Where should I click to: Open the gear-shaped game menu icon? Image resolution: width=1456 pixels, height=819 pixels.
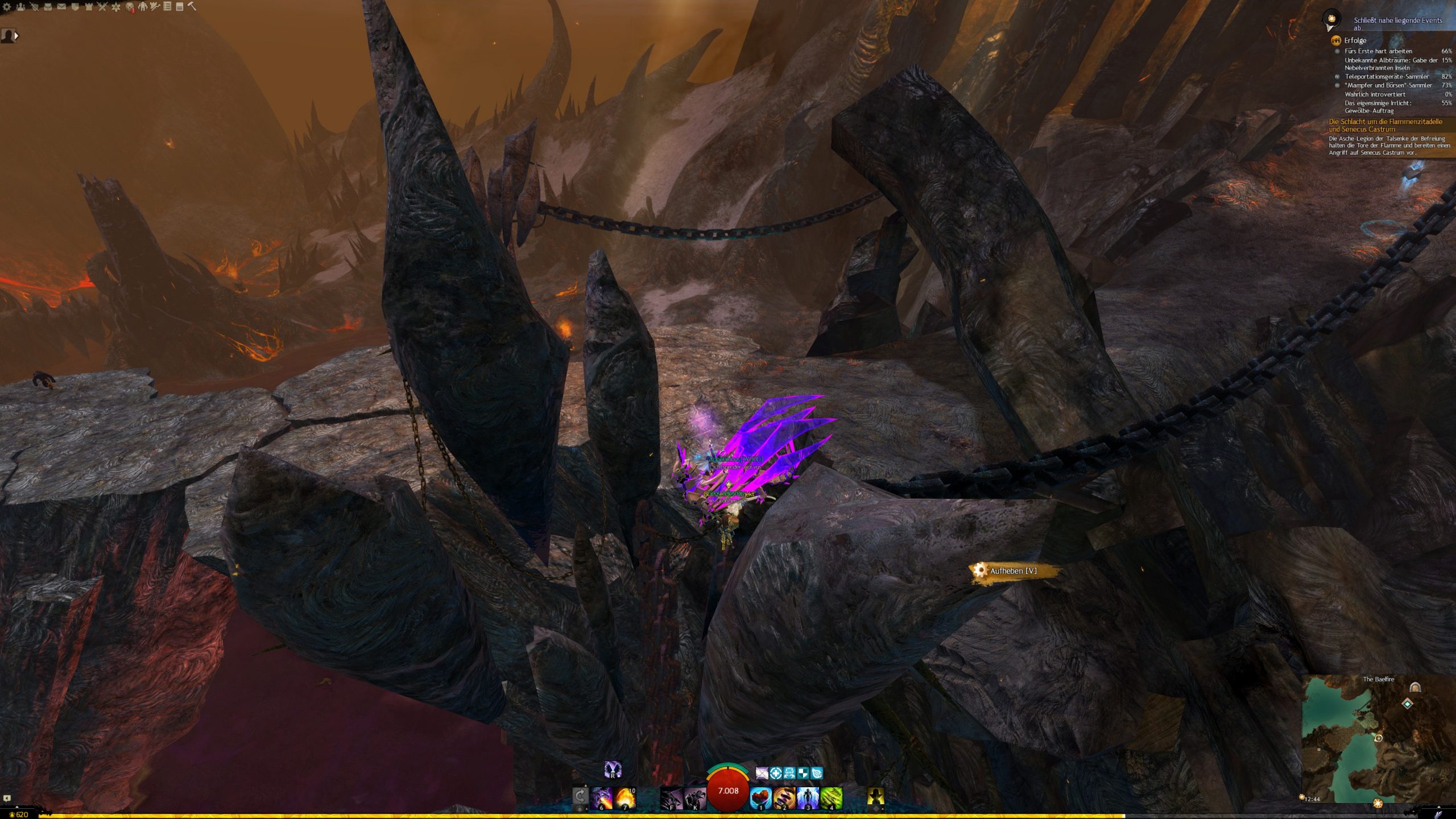7,7
